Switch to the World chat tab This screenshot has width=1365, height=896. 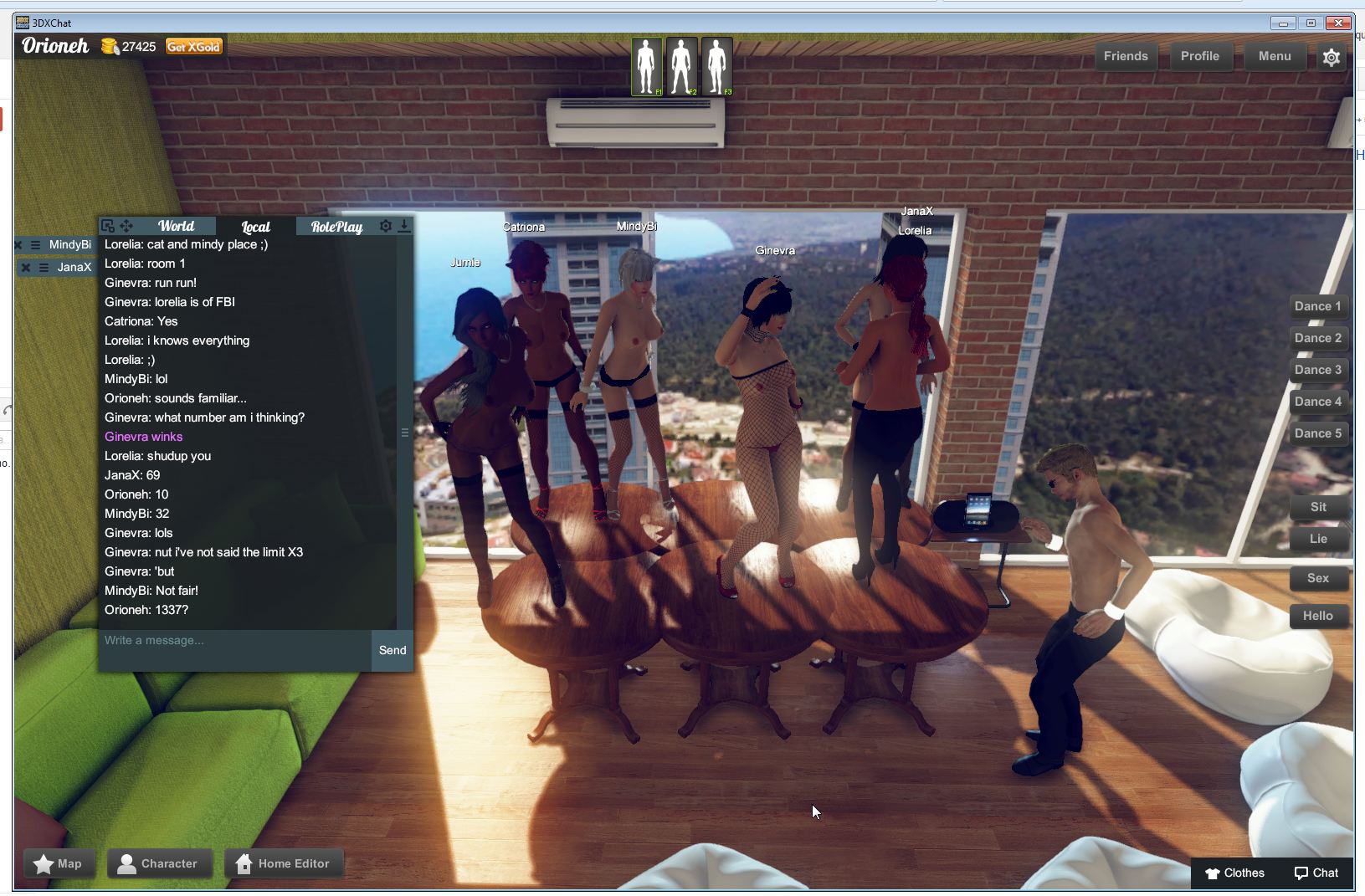(x=177, y=225)
